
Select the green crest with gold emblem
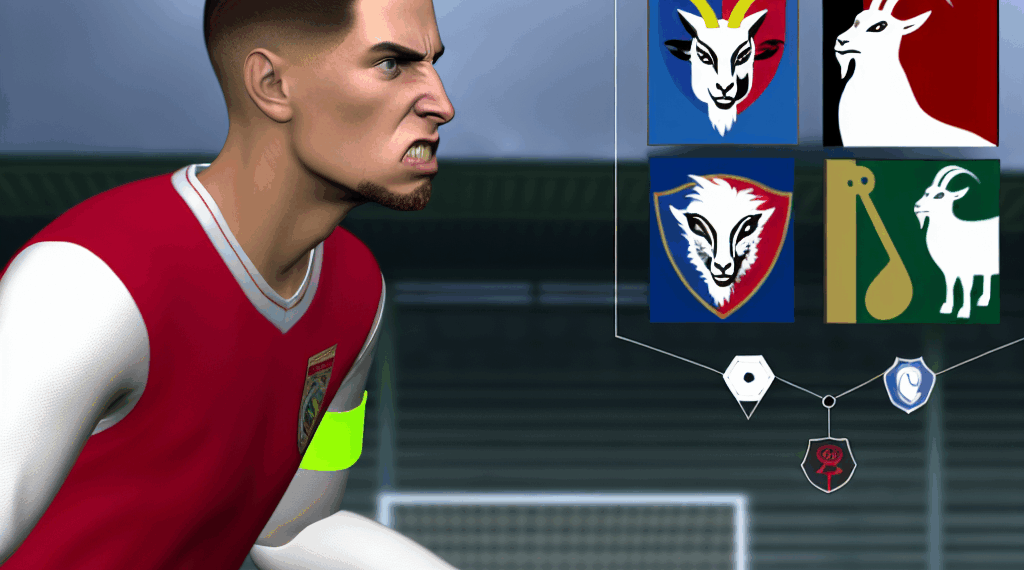912,240
